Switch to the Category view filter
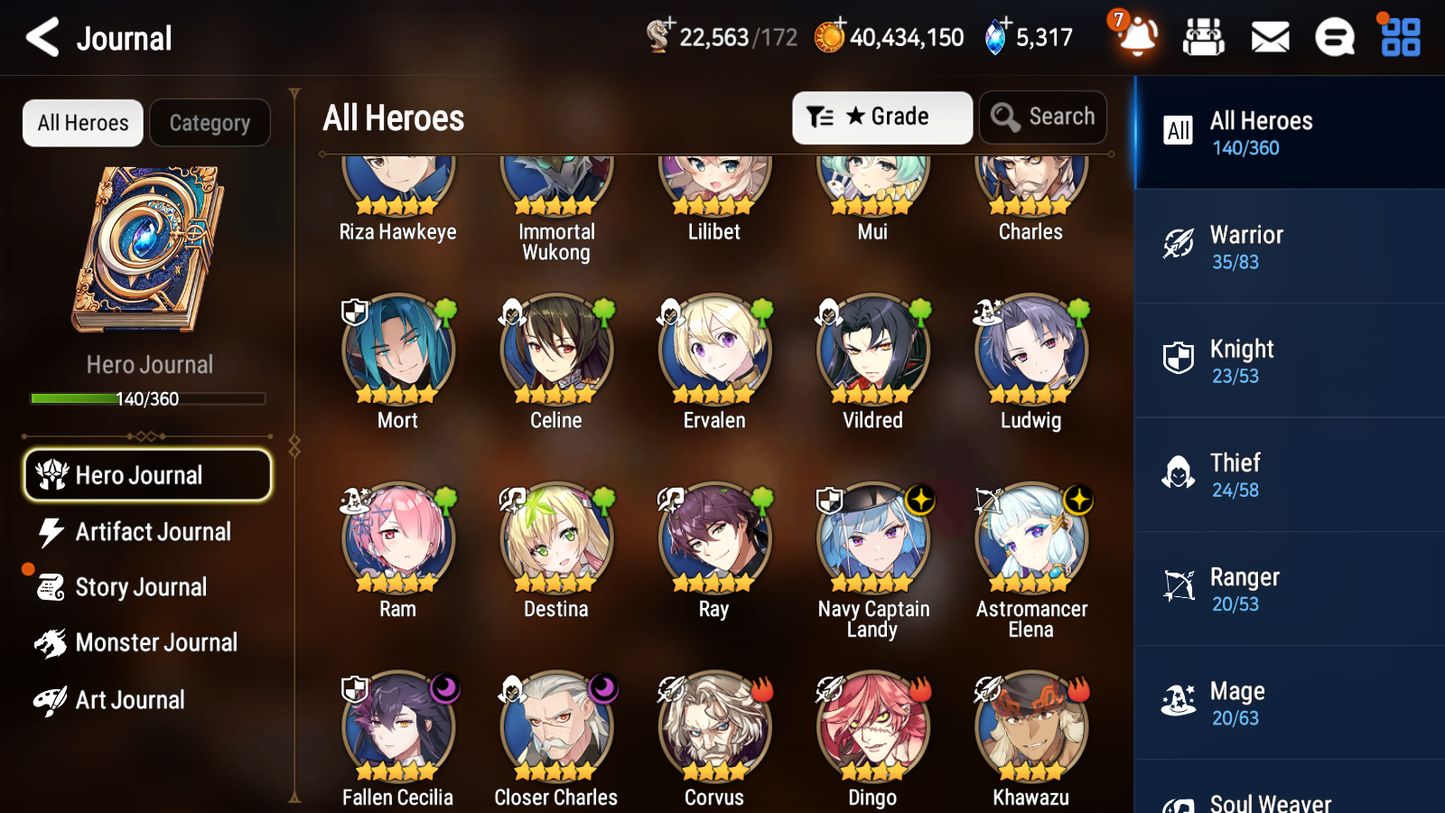Screen dimensions: 1445x813 pyautogui.click(x=210, y=122)
